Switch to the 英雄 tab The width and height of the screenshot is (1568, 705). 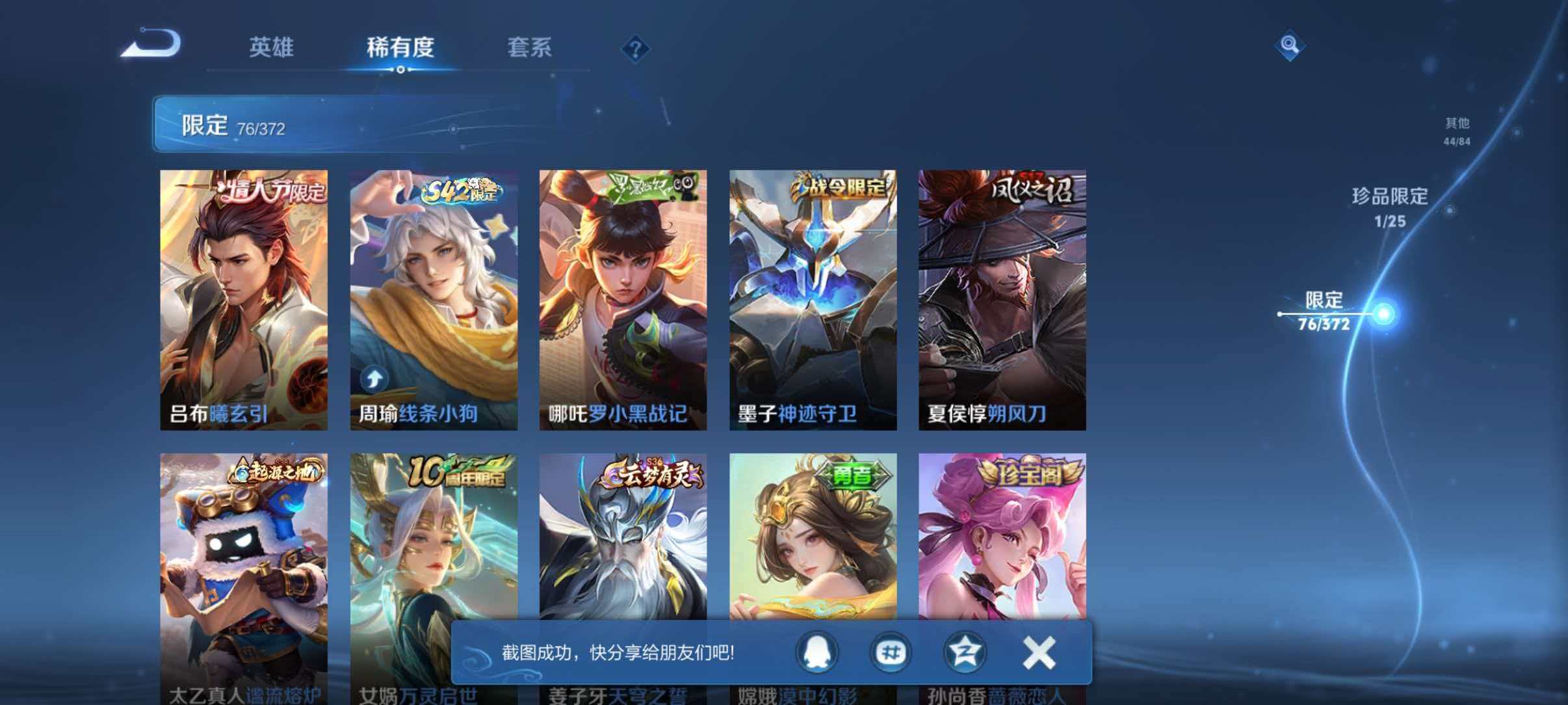[272, 47]
